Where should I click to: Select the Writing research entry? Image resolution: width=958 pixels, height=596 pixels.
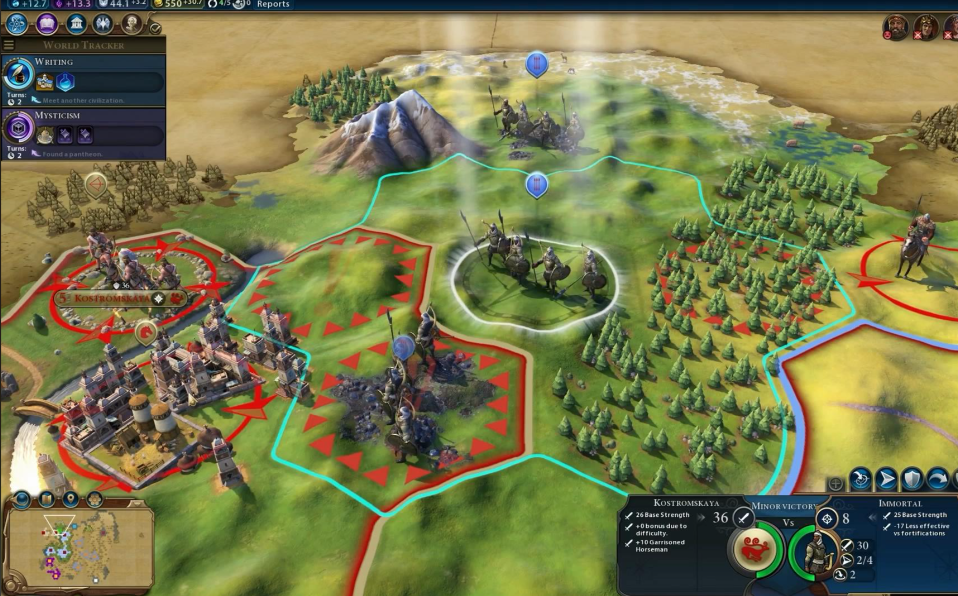pos(83,76)
